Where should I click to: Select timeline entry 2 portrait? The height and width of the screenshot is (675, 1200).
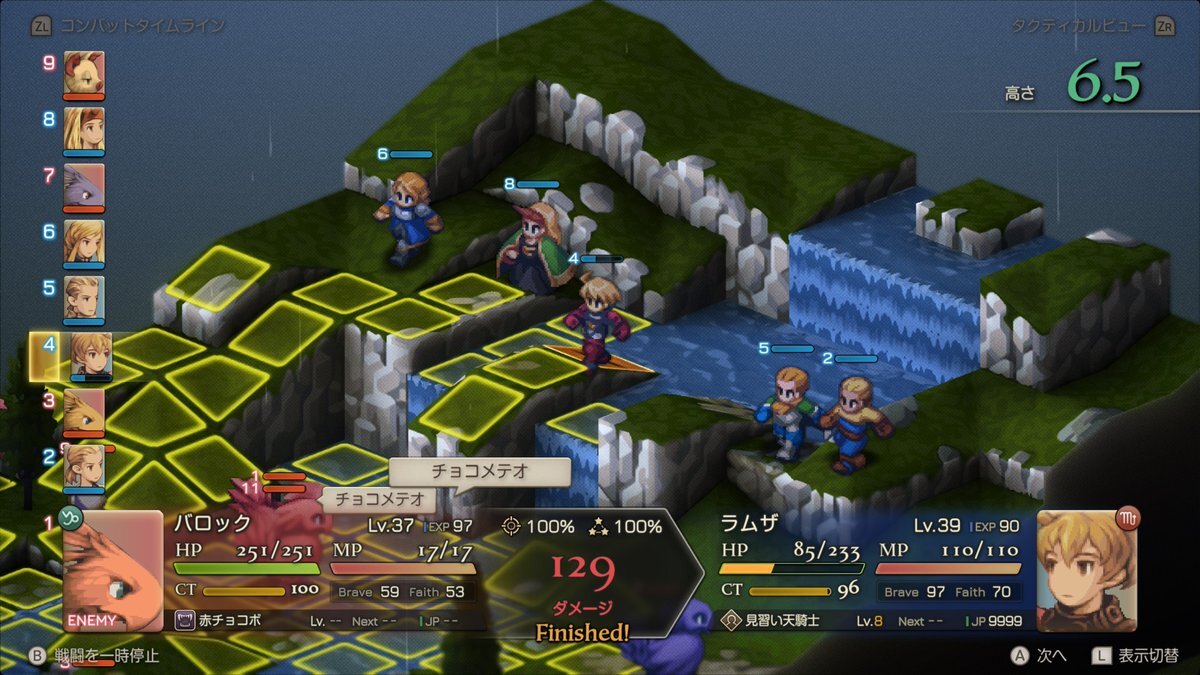[84, 466]
